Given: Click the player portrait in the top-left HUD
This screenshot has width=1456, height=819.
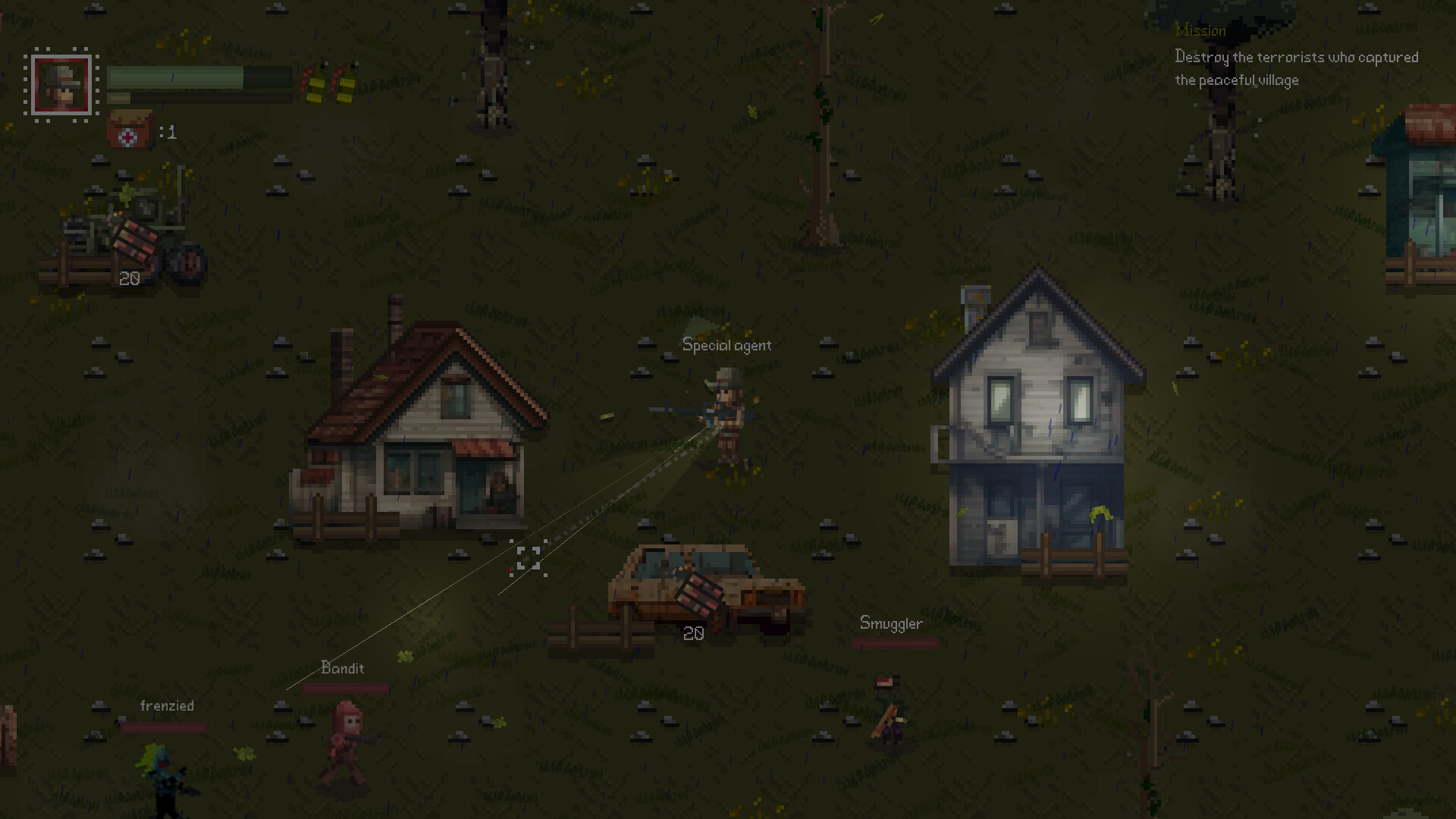Looking at the screenshot, I should coord(61,83).
